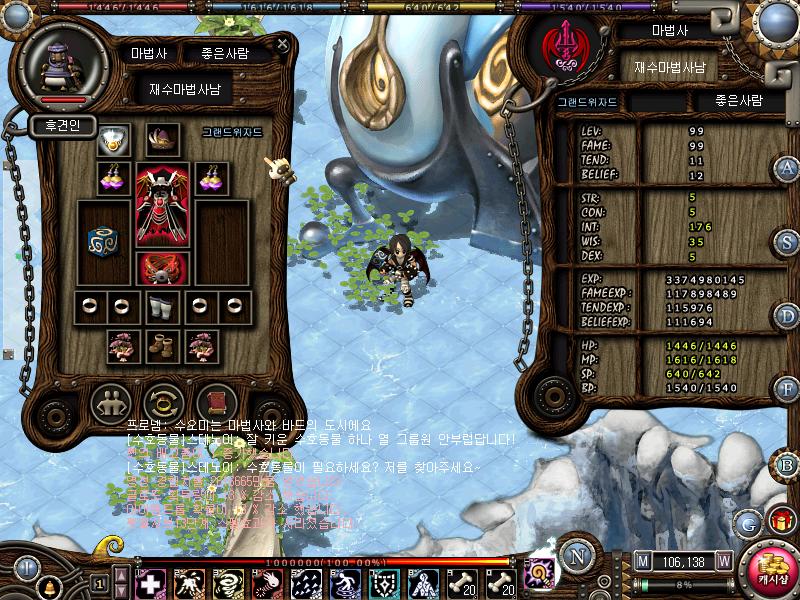Click the round D button
The width and height of the screenshot is (800, 600).
[x=787, y=316]
